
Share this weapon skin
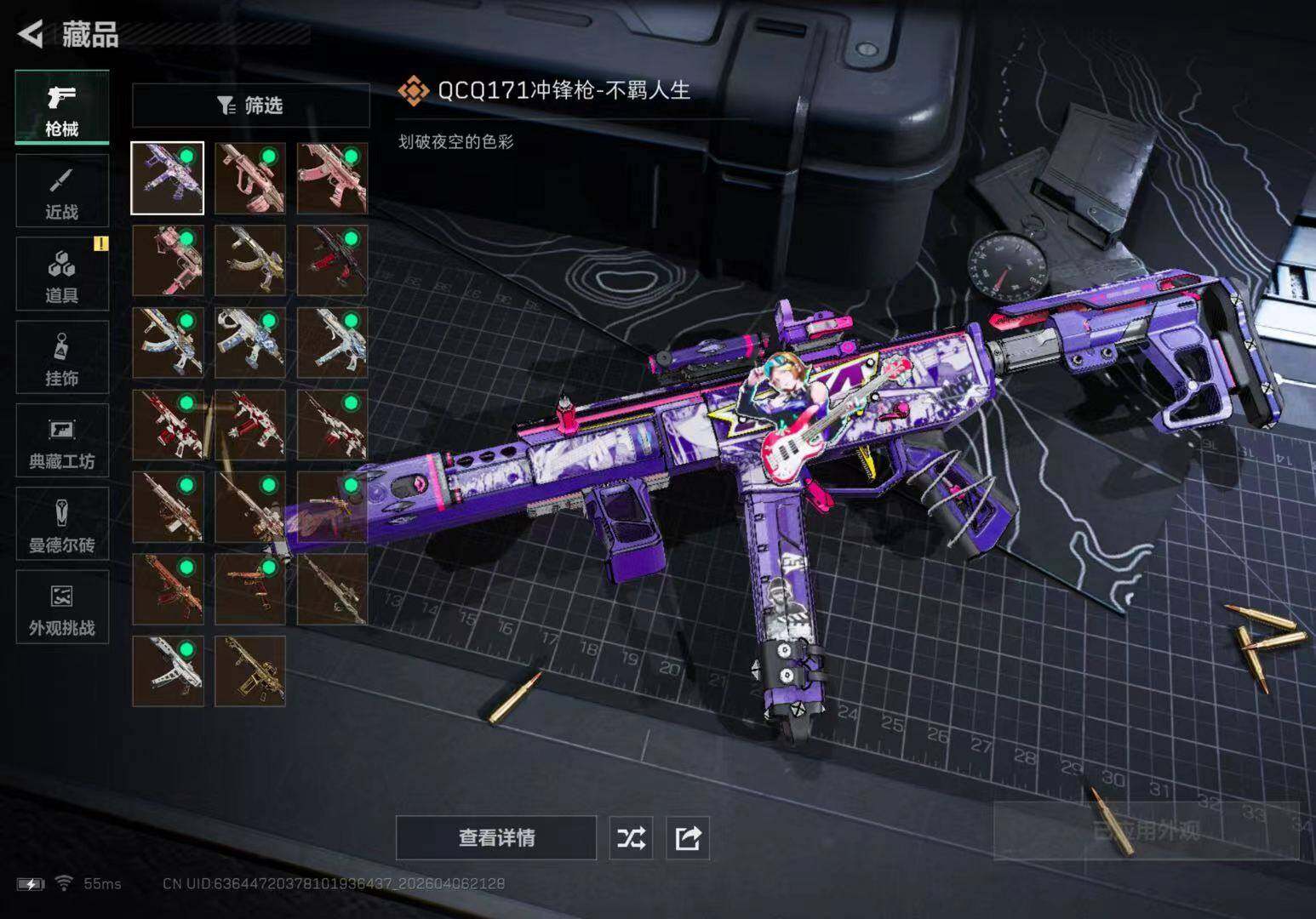(688, 838)
